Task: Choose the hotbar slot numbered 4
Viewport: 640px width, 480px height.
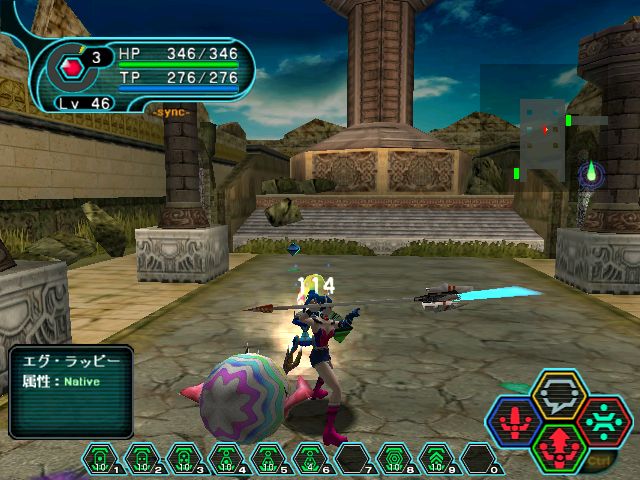Action: point(223,460)
